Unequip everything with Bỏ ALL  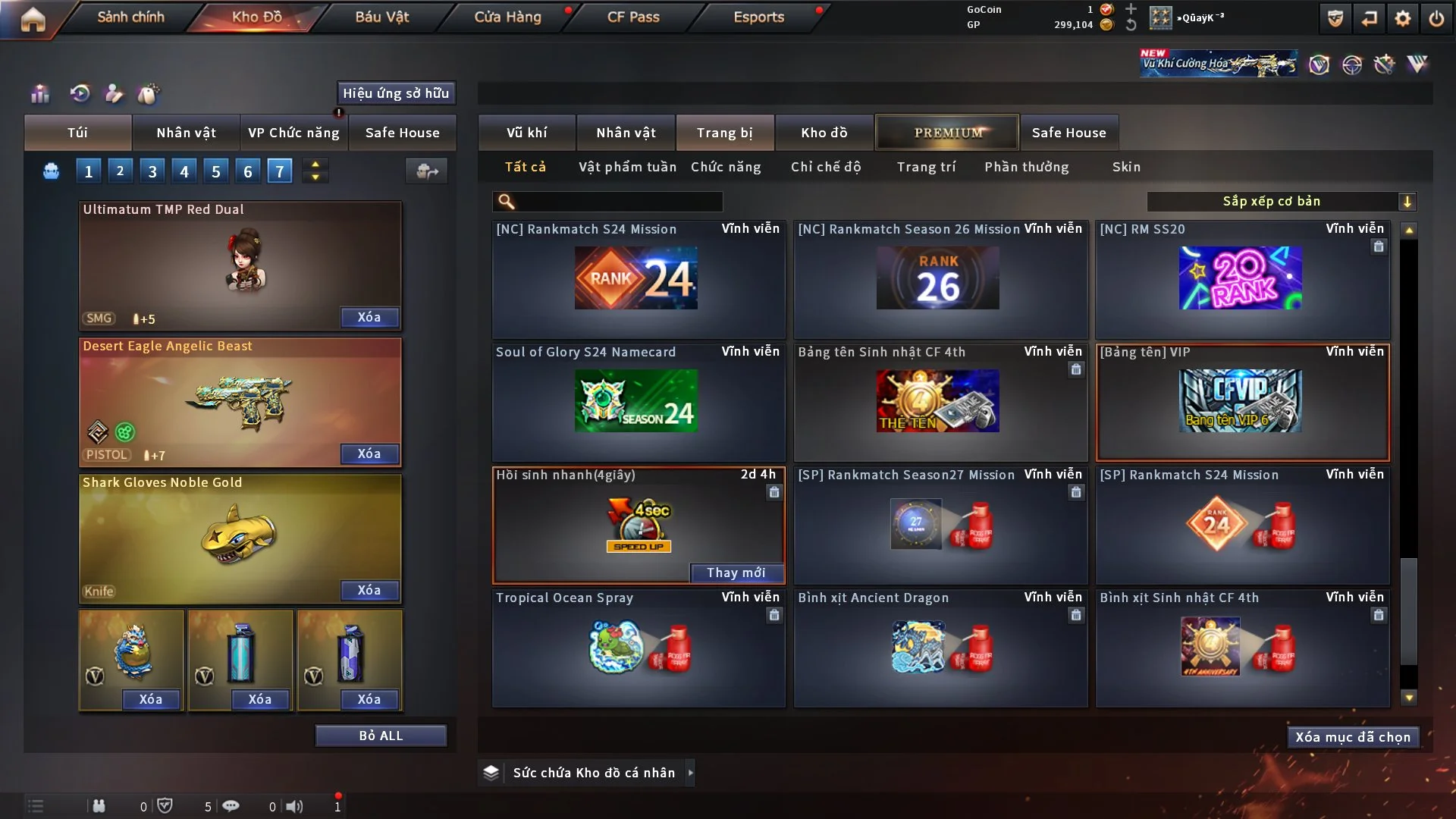pyautogui.click(x=381, y=736)
